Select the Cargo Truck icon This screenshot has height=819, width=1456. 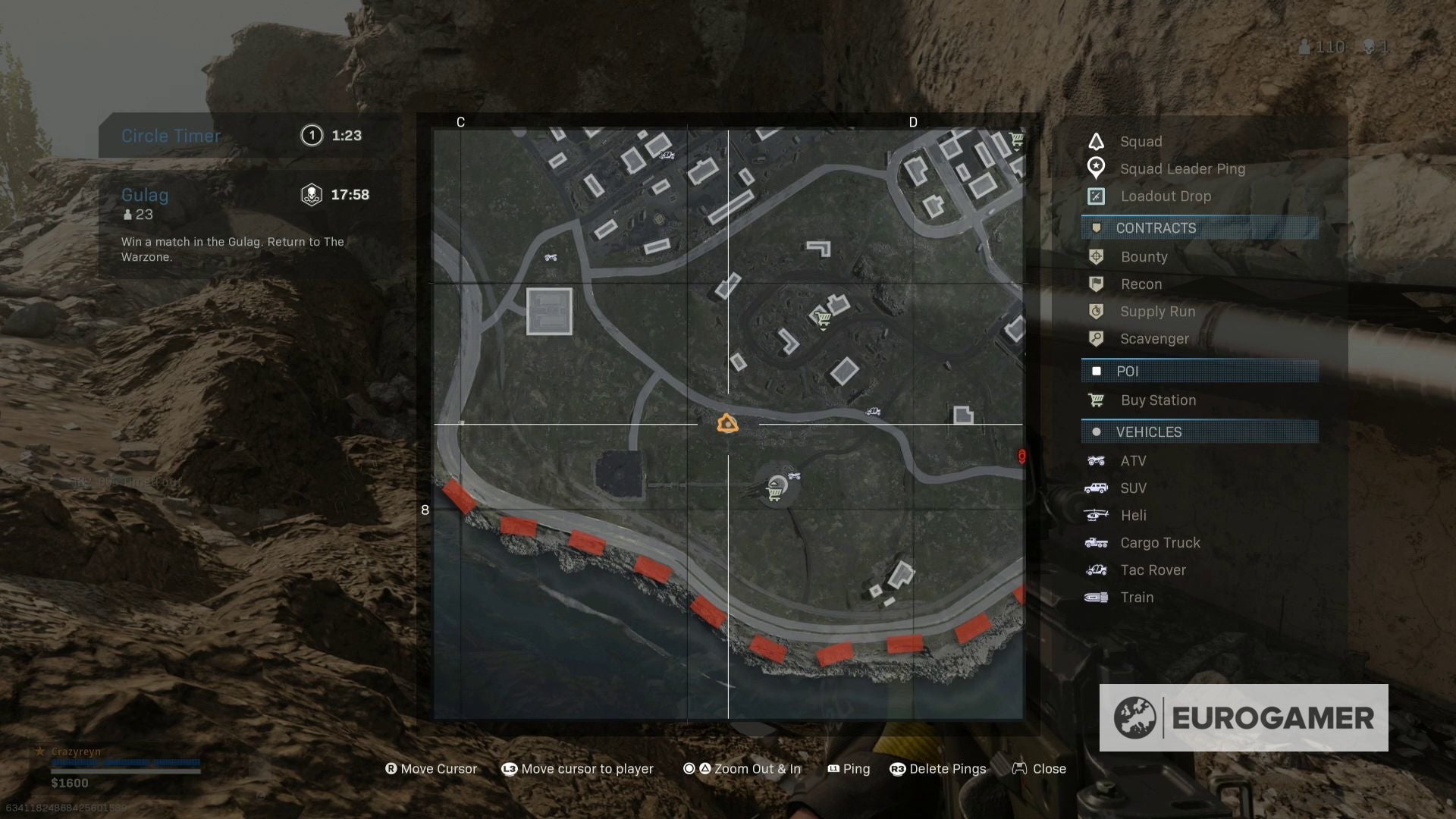tap(1097, 542)
